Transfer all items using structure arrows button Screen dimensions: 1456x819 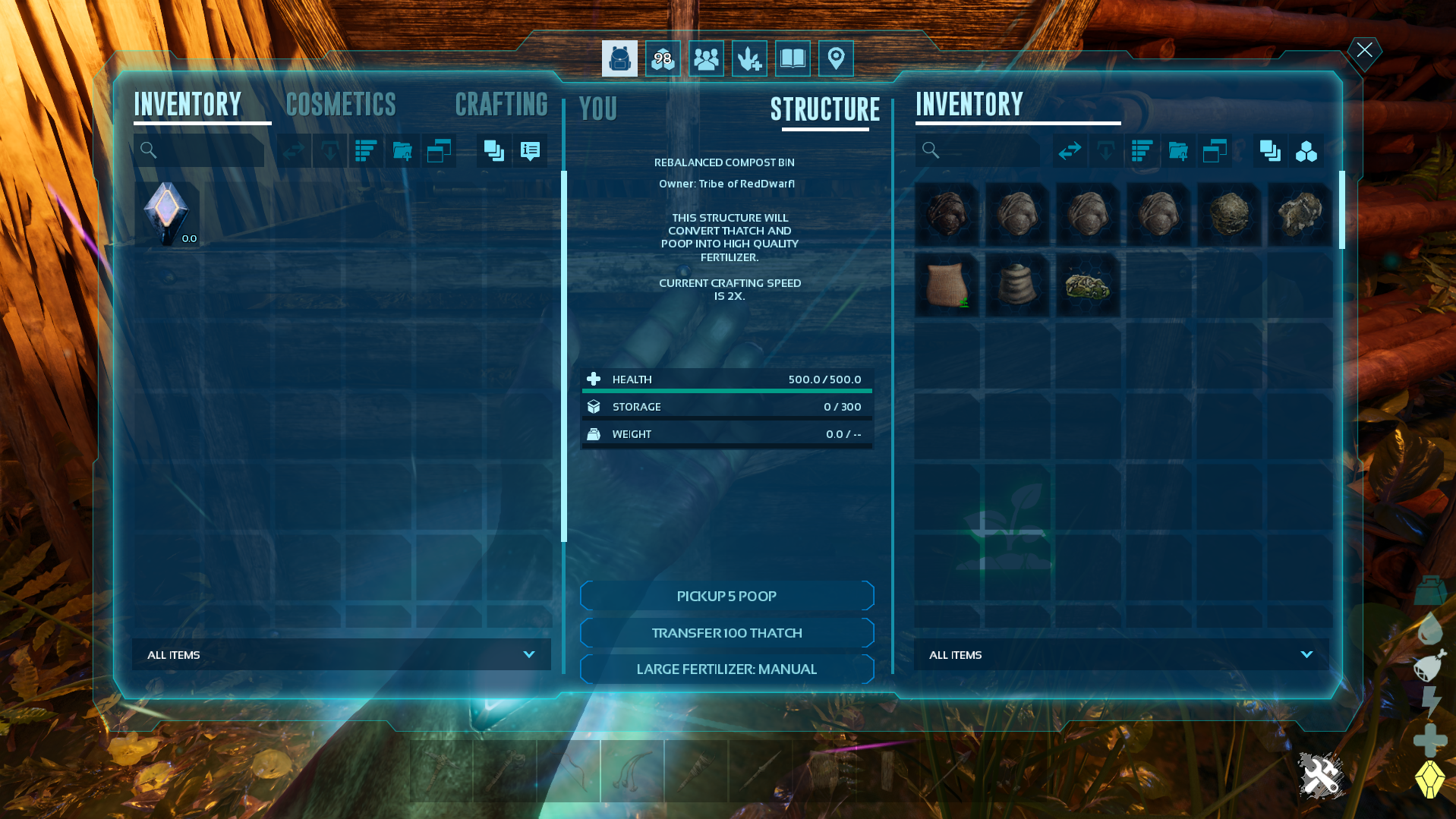[x=1070, y=151]
